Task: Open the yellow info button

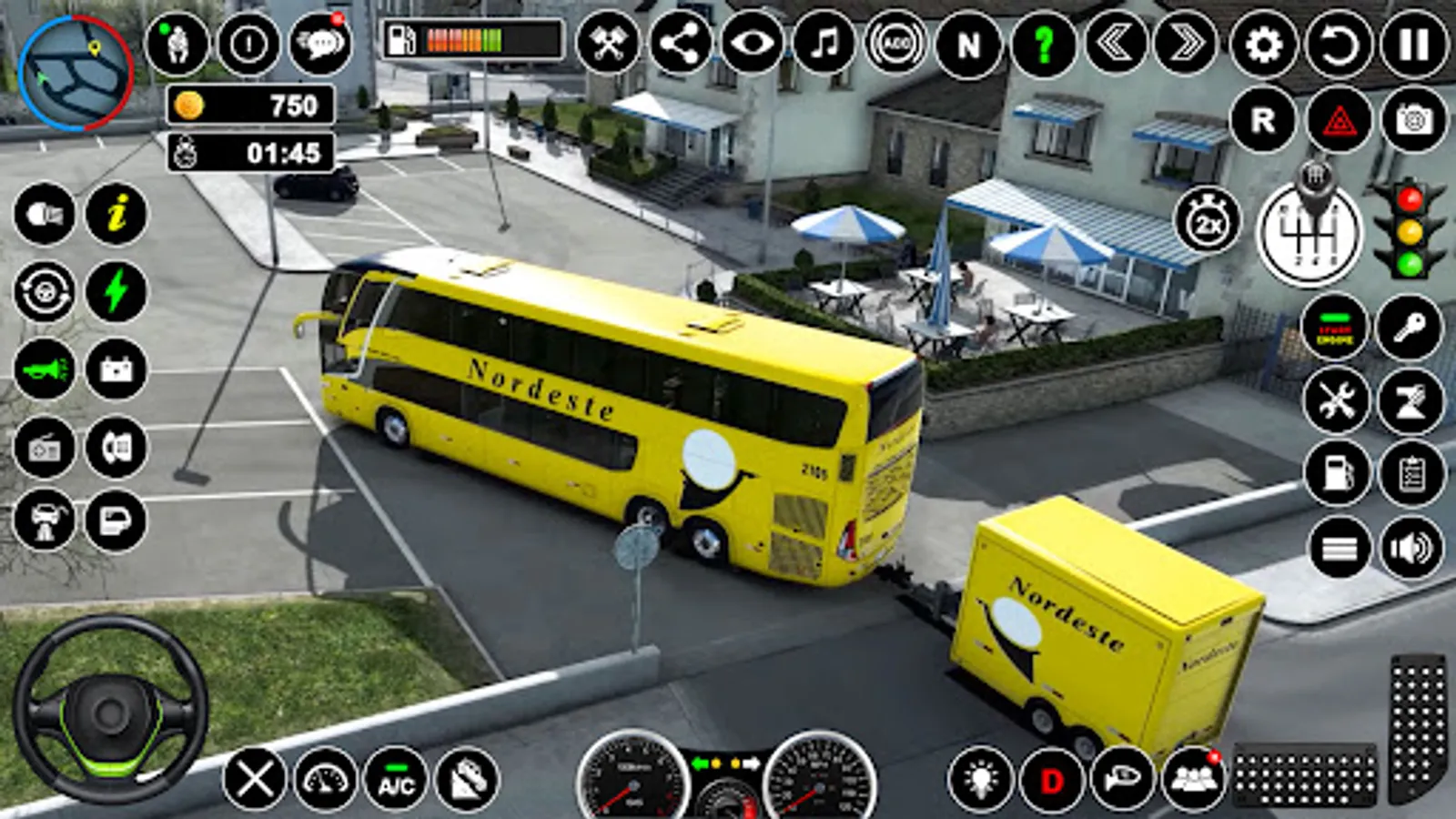Action: point(116,215)
